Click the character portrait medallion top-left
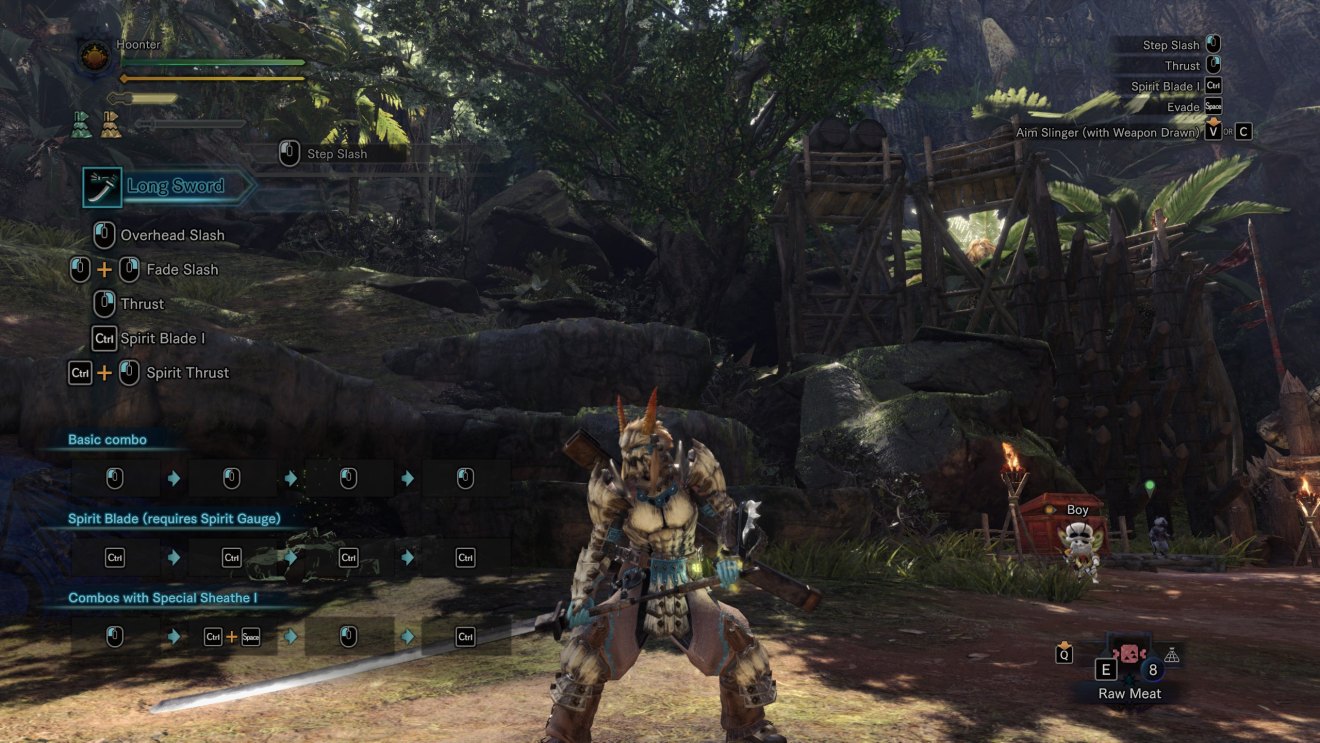 (92, 57)
